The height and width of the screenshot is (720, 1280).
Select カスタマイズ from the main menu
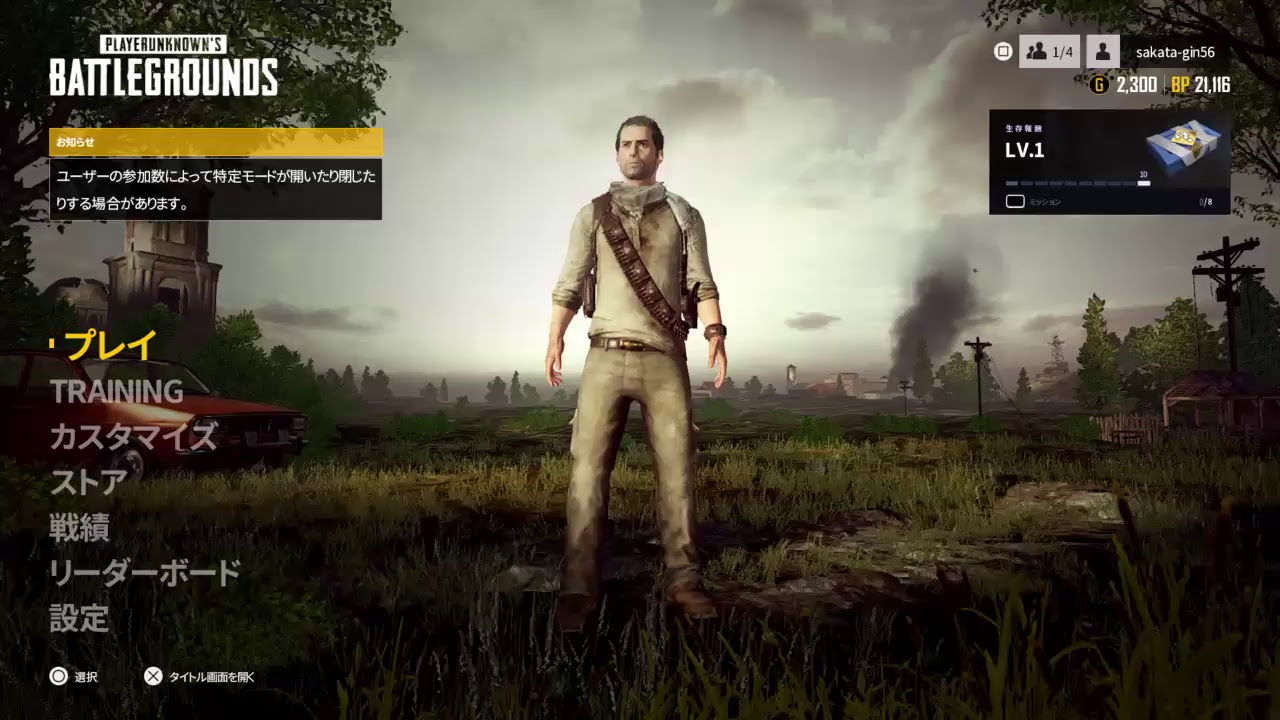click(132, 437)
